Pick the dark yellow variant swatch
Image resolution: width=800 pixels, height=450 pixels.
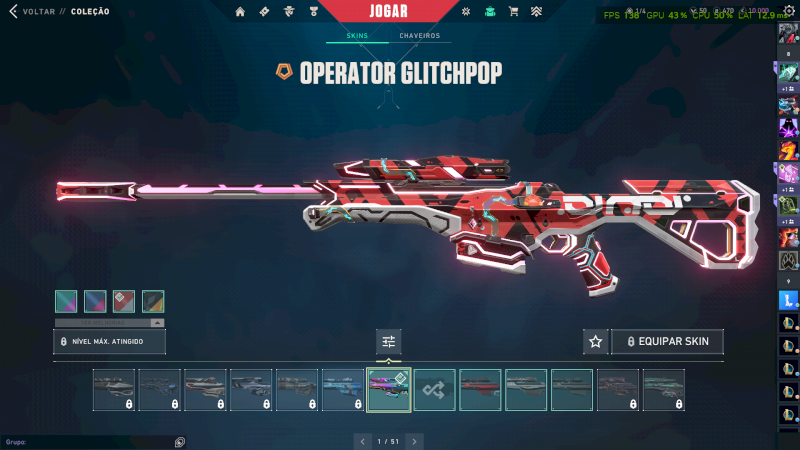pyautogui.click(x=153, y=301)
